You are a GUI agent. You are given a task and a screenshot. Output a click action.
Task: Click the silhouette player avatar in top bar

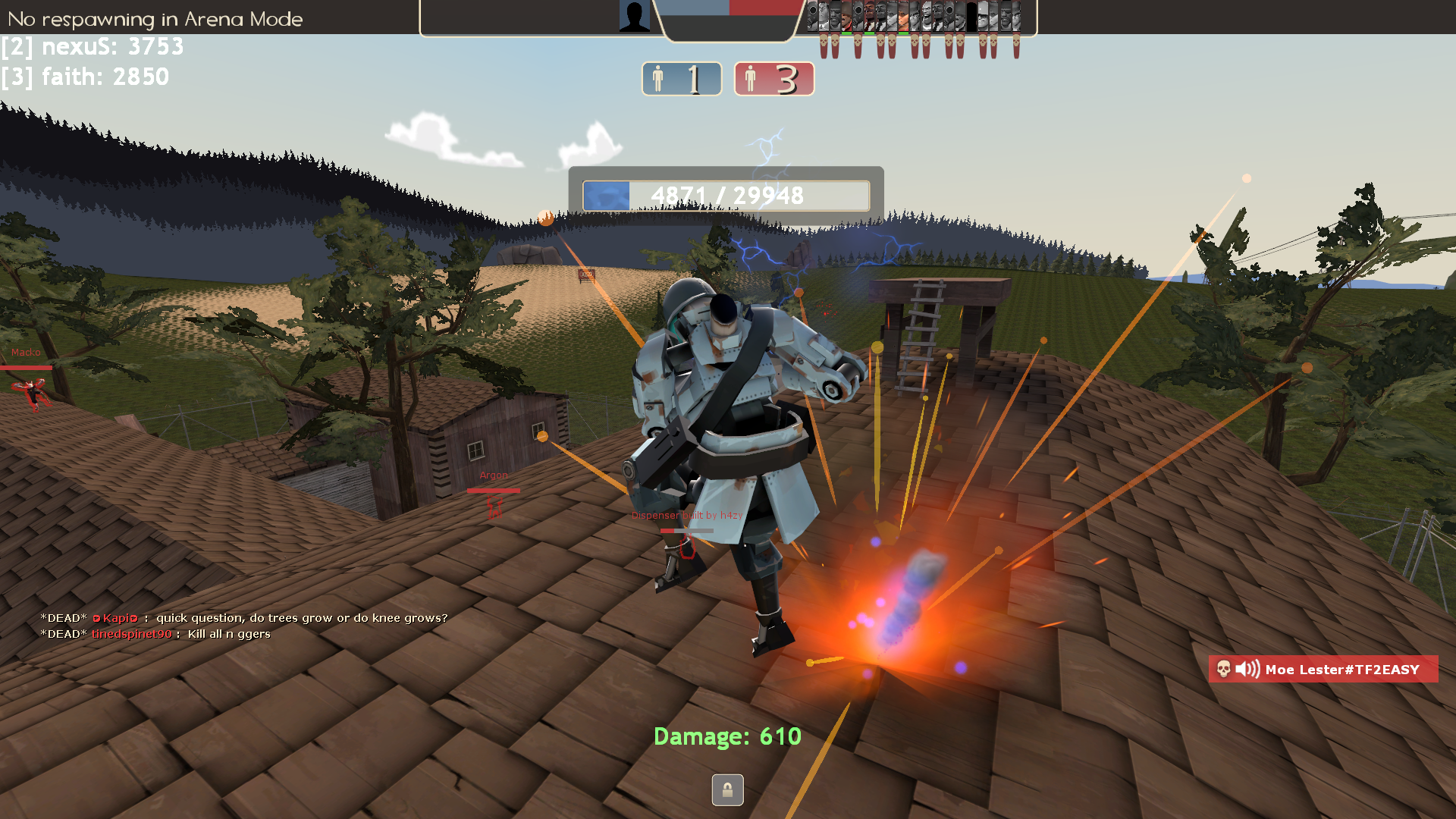pos(635,16)
